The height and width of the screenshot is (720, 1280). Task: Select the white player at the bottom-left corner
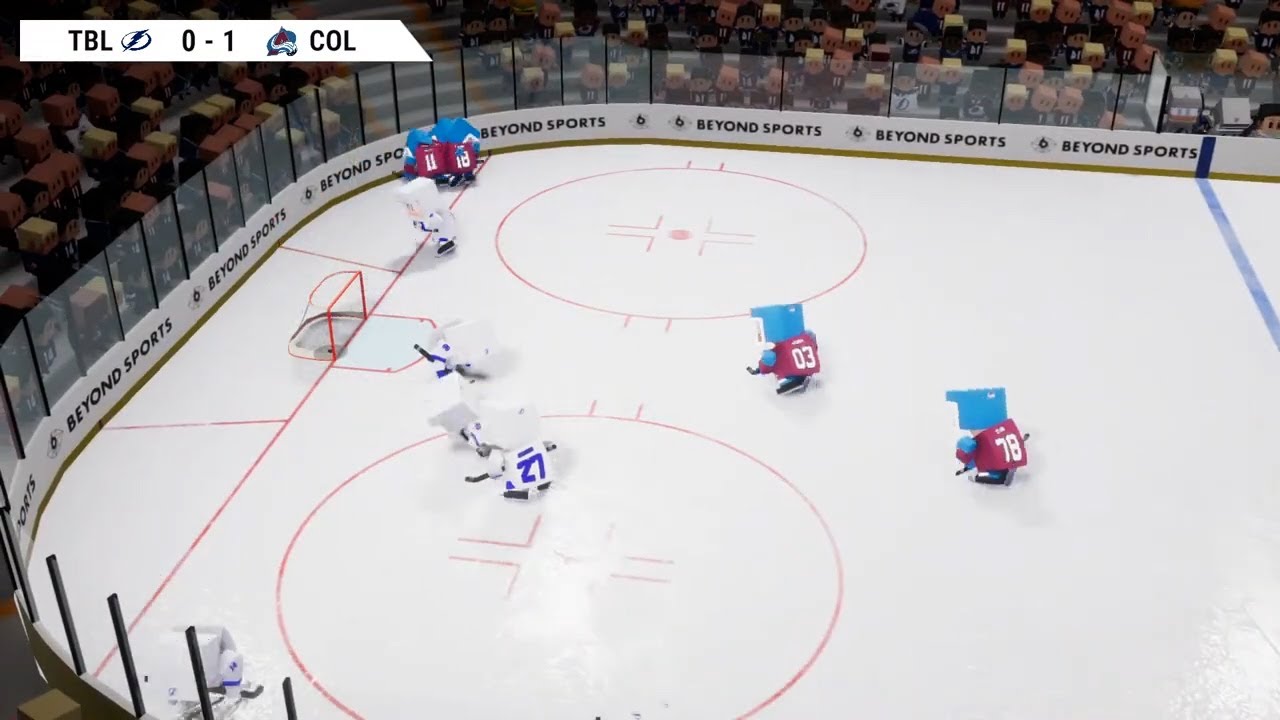pyautogui.click(x=222, y=665)
